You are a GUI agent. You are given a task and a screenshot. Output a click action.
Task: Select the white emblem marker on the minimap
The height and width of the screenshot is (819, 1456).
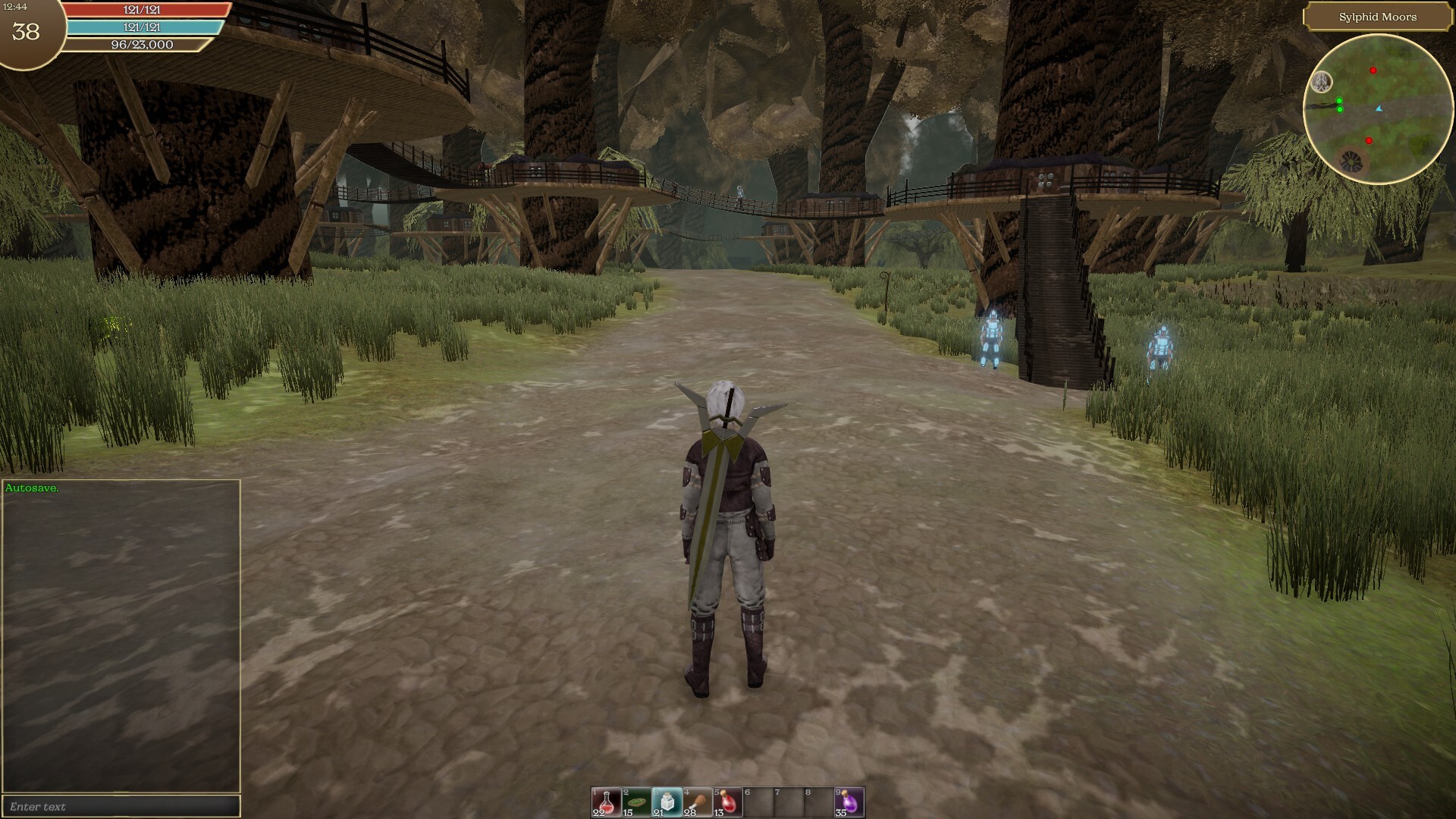(x=1322, y=81)
